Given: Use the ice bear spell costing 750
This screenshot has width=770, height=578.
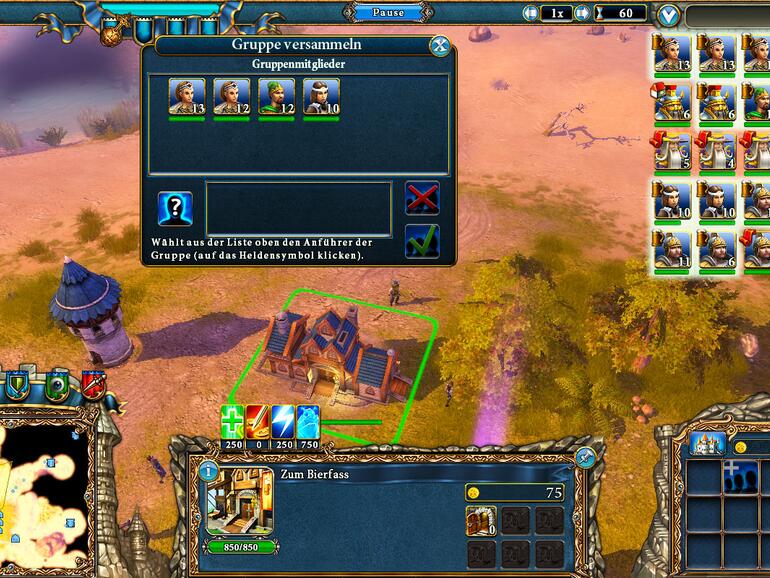Looking at the screenshot, I should tap(308, 422).
